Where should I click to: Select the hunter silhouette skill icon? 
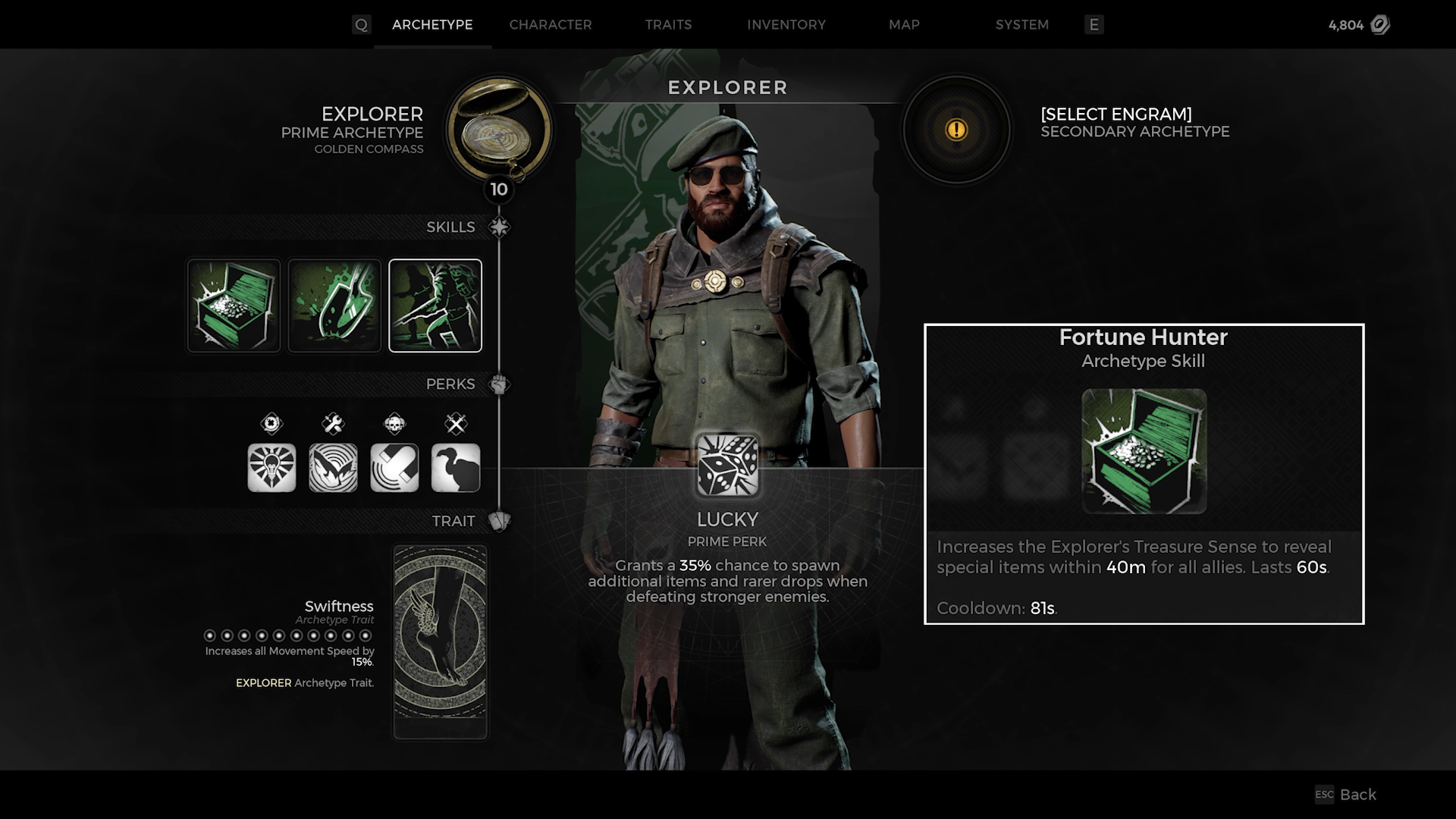tap(435, 306)
